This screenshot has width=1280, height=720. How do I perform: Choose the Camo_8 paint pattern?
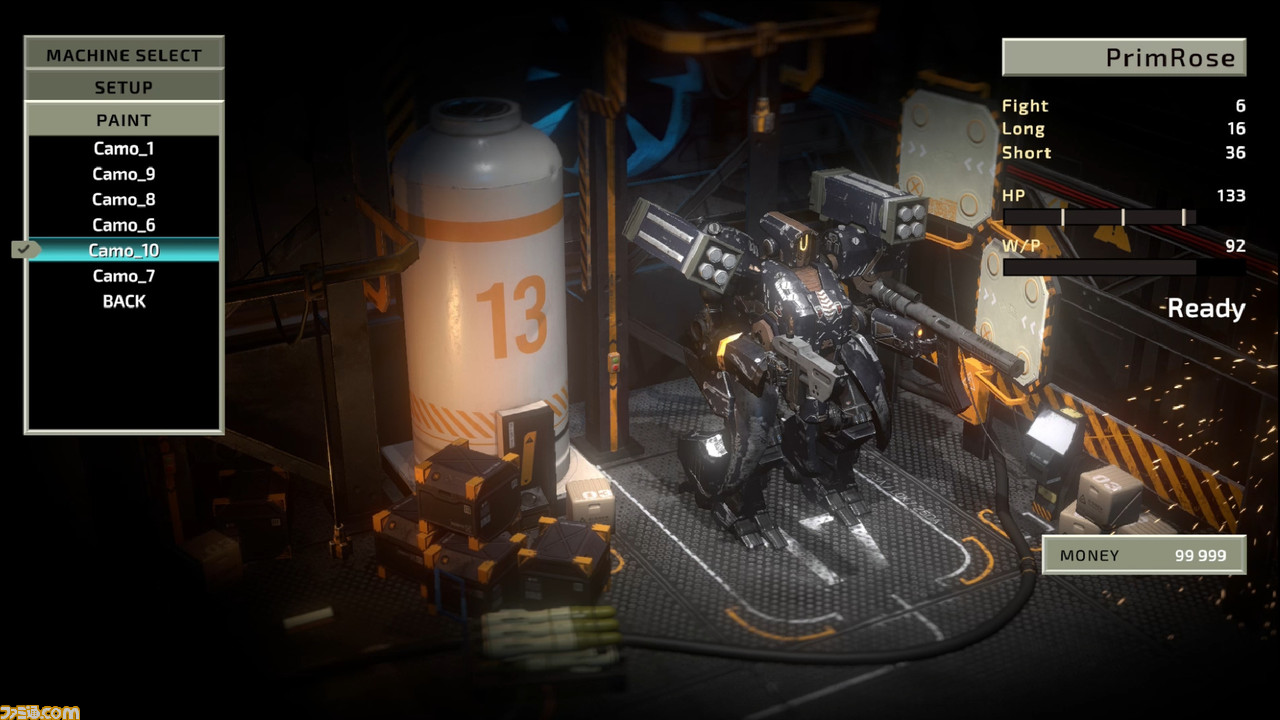(x=123, y=199)
